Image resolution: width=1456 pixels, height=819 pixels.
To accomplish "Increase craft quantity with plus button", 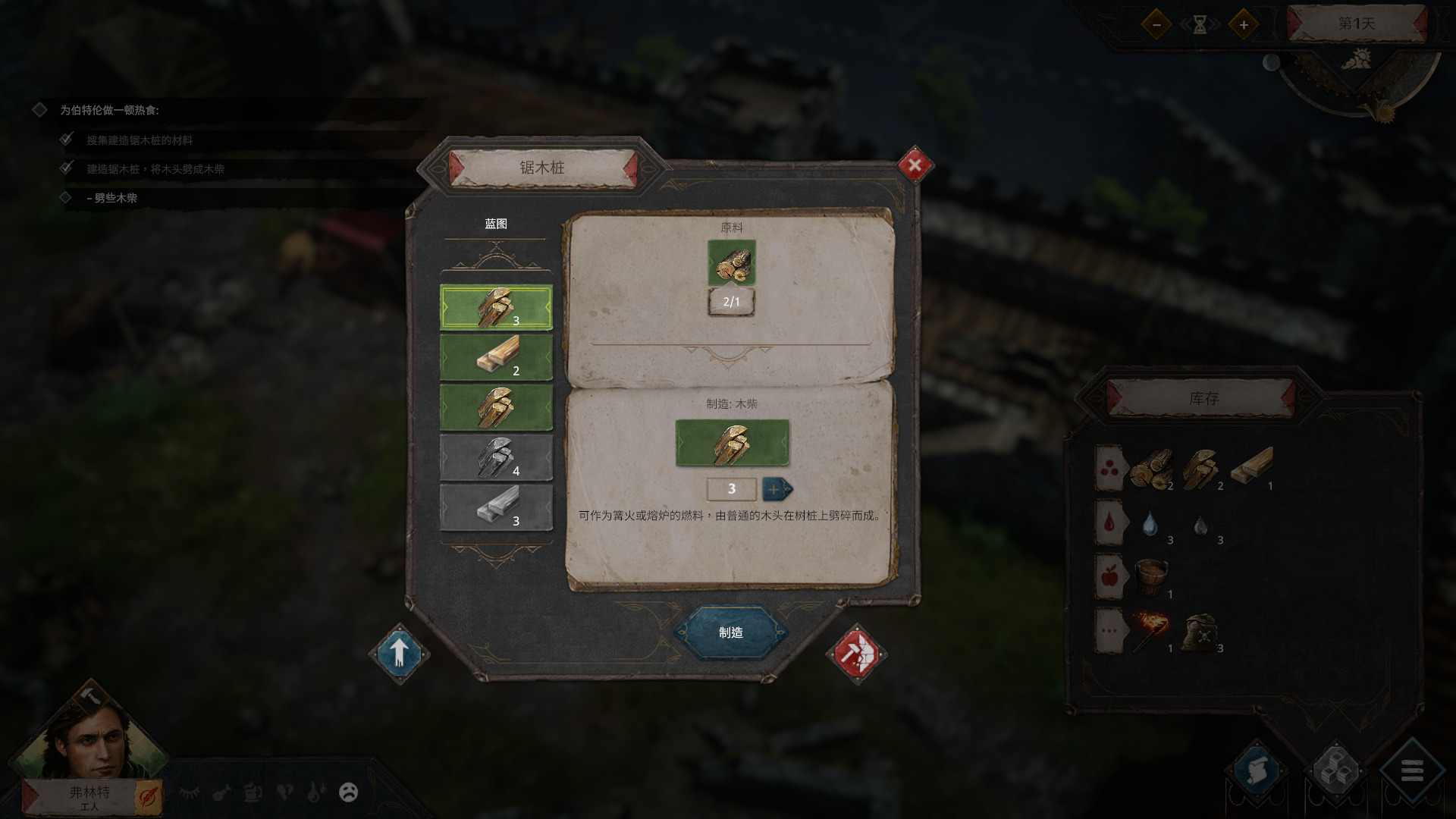I will [x=776, y=489].
